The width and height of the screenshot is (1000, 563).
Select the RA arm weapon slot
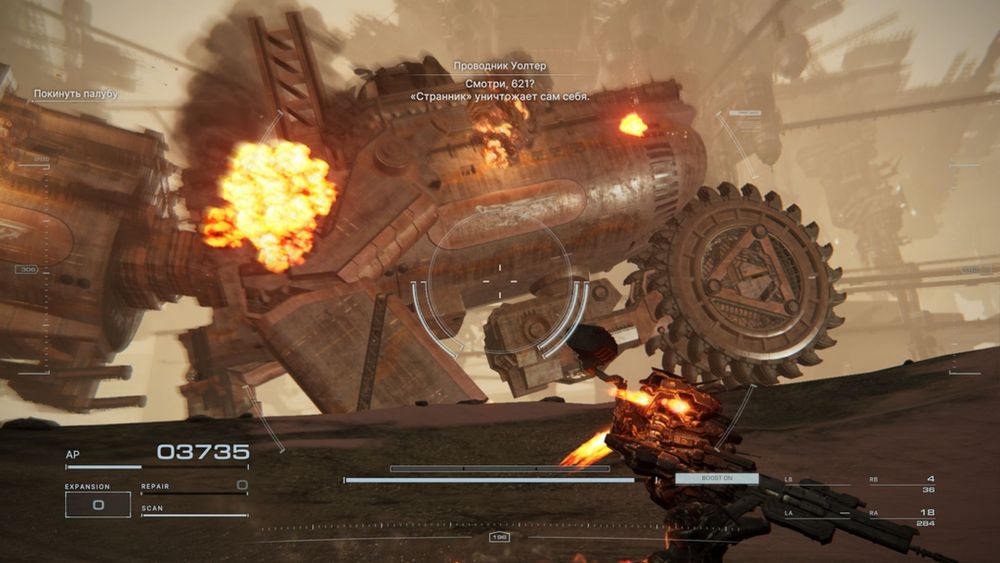tap(902, 517)
